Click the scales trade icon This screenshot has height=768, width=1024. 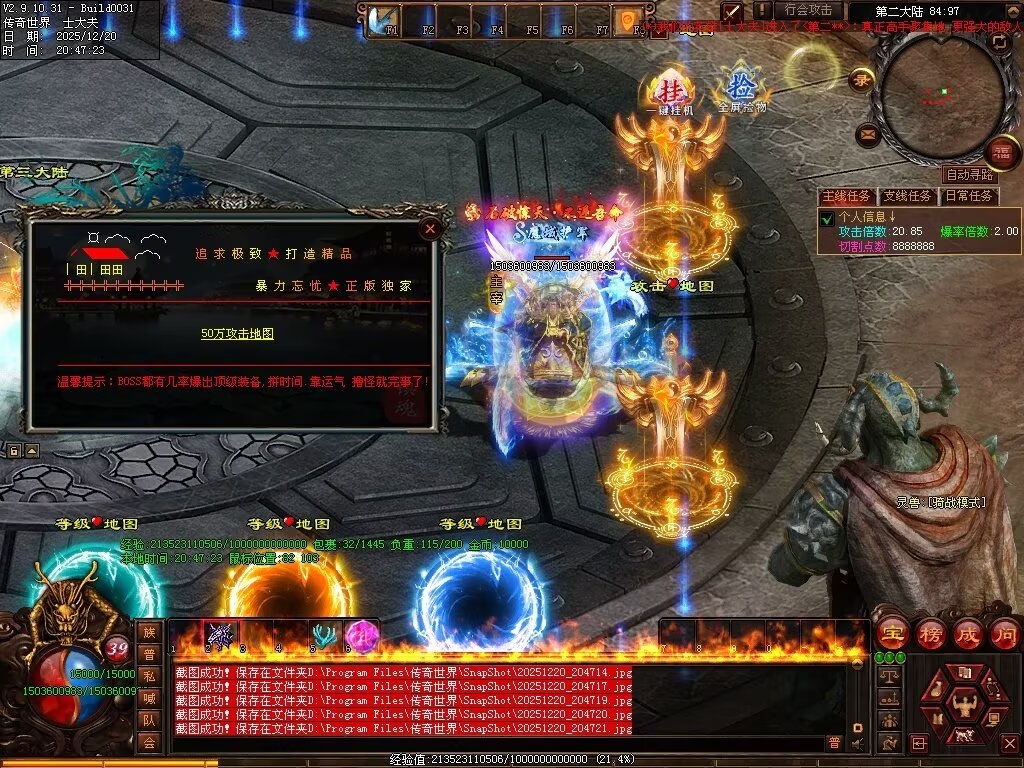(x=887, y=676)
